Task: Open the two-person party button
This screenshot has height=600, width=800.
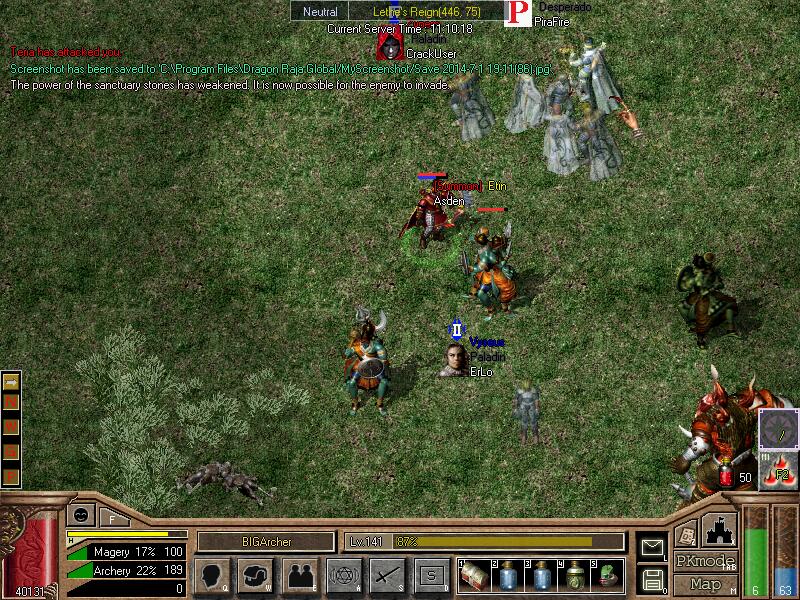Action: click(x=300, y=575)
